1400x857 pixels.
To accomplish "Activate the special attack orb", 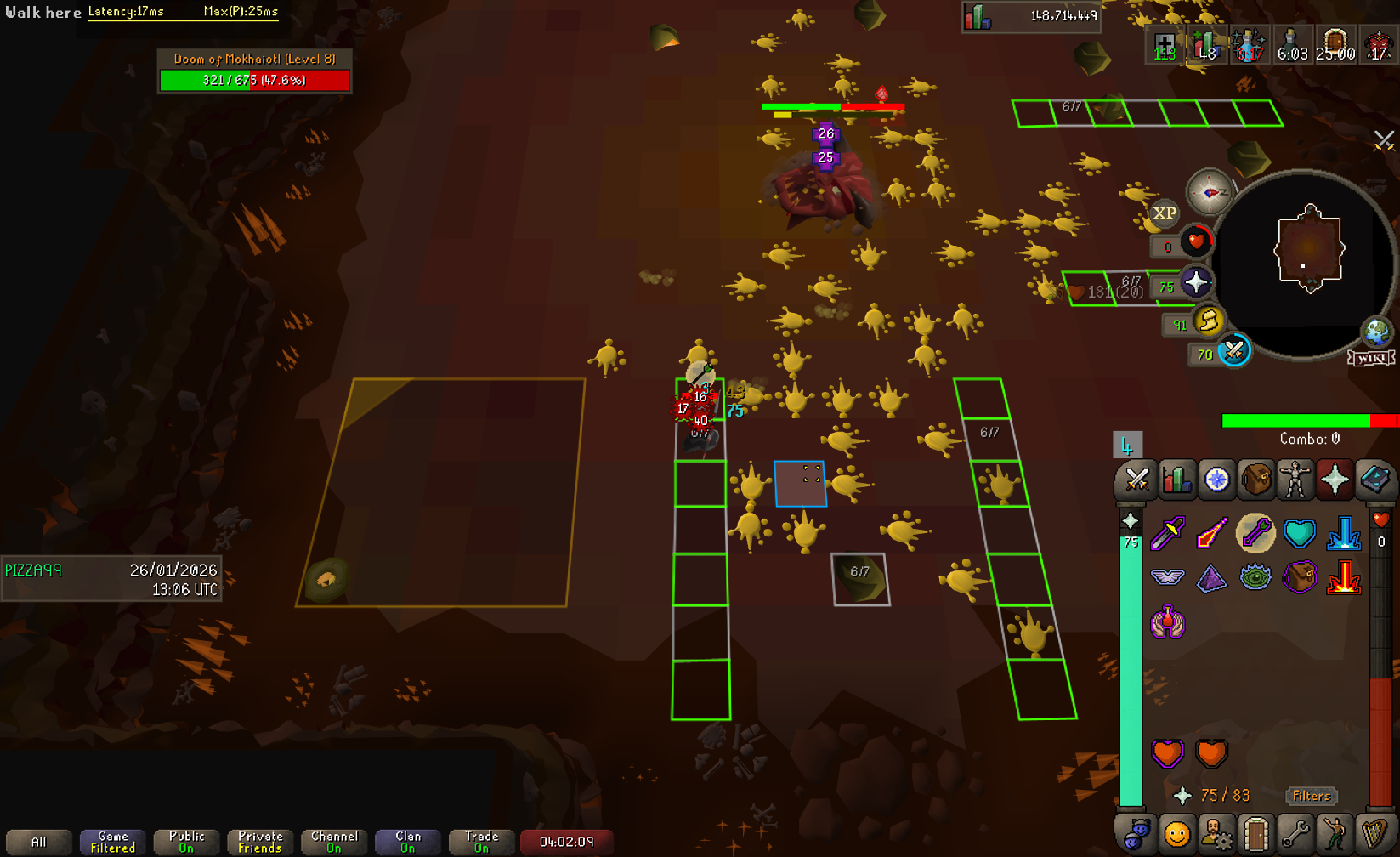I will [1233, 351].
